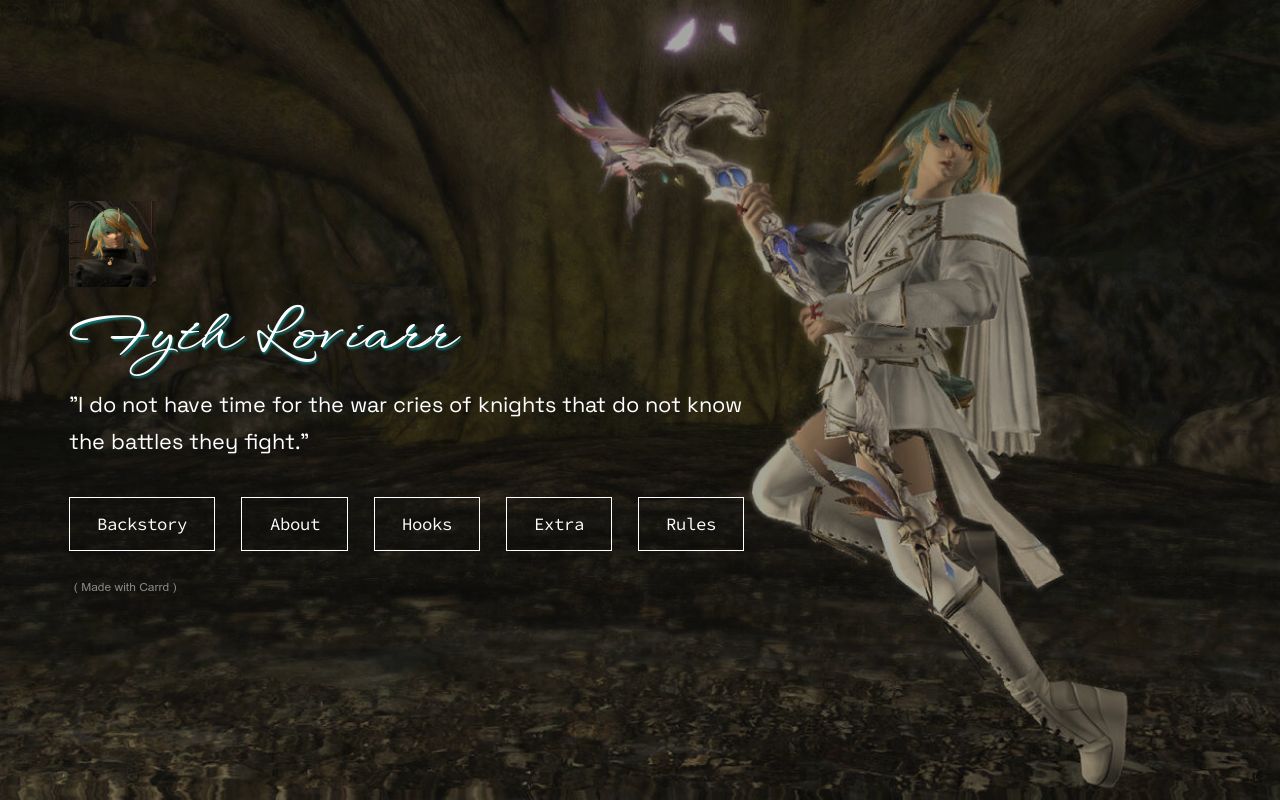Select the About button
1280x800 pixels.
(x=294, y=524)
